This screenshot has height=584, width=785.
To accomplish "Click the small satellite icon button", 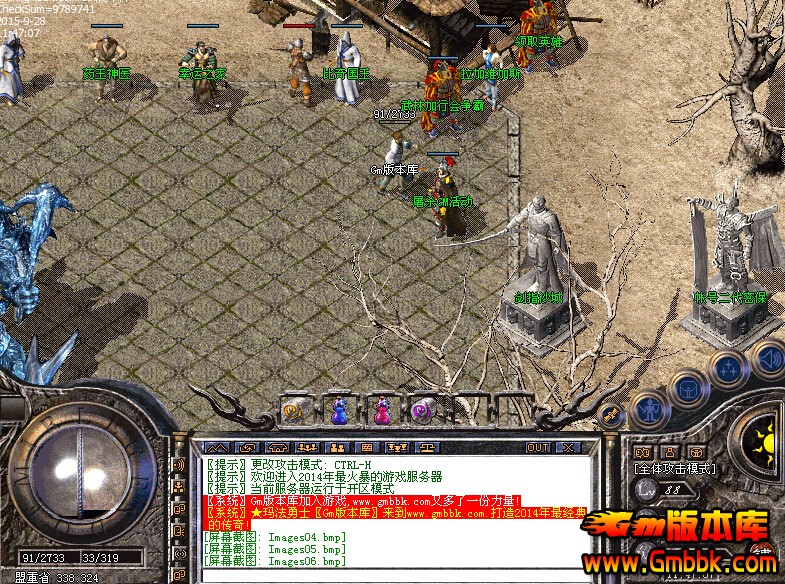I will [x=608, y=412].
